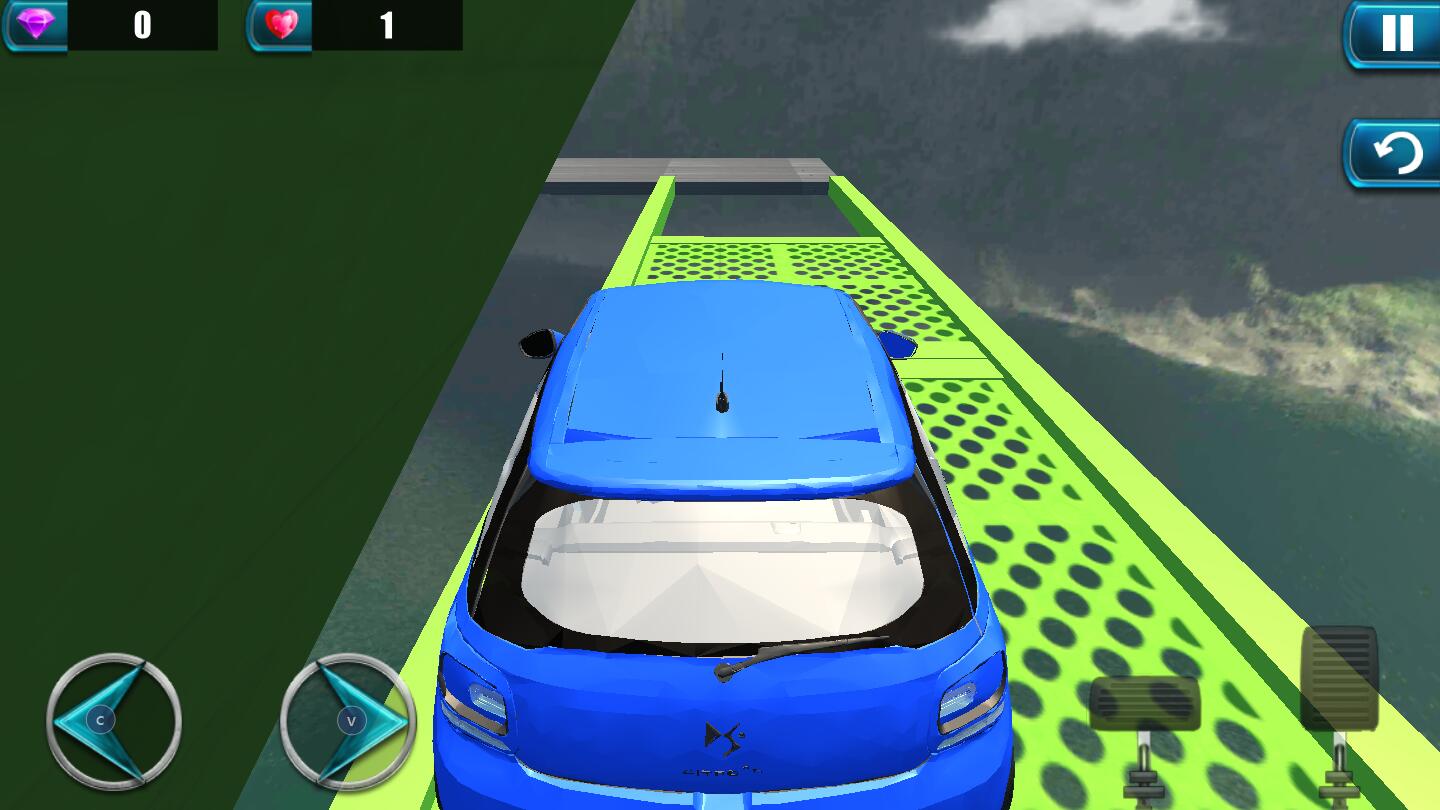1440x810 pixels.
Task: Restart the level with the reset arrow
Action: pos(1395,154)
